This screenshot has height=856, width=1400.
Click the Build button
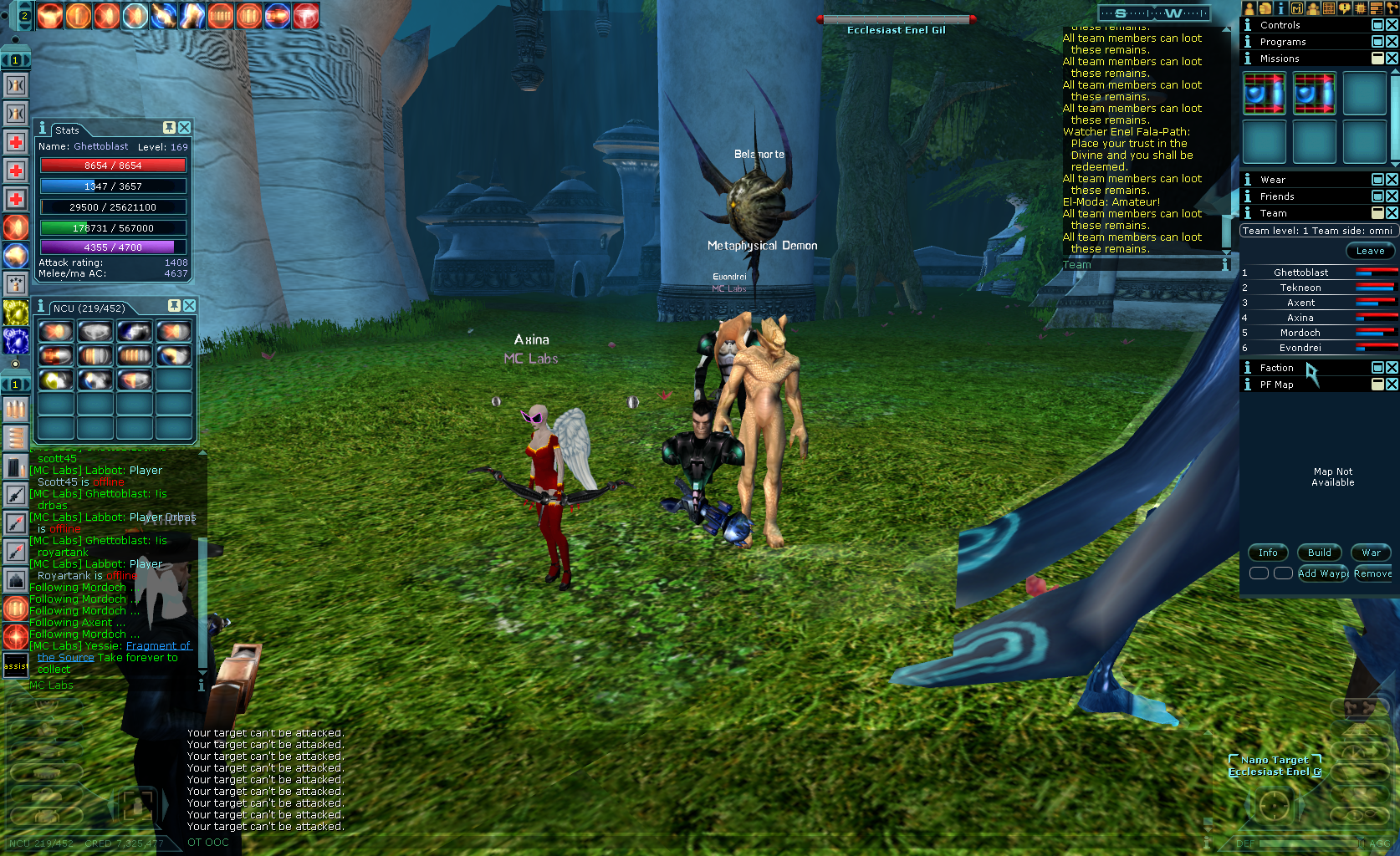click(1319, 553)
